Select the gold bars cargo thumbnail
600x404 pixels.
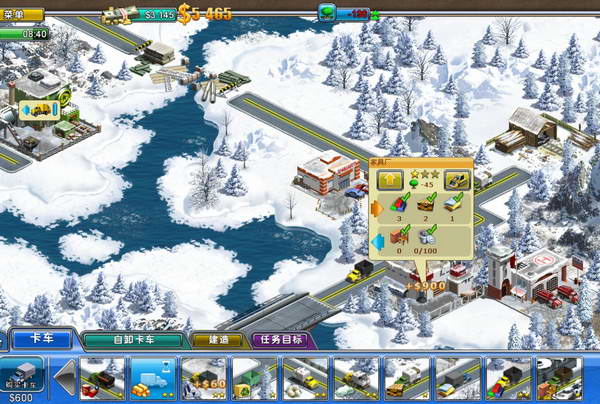point(153,380)
